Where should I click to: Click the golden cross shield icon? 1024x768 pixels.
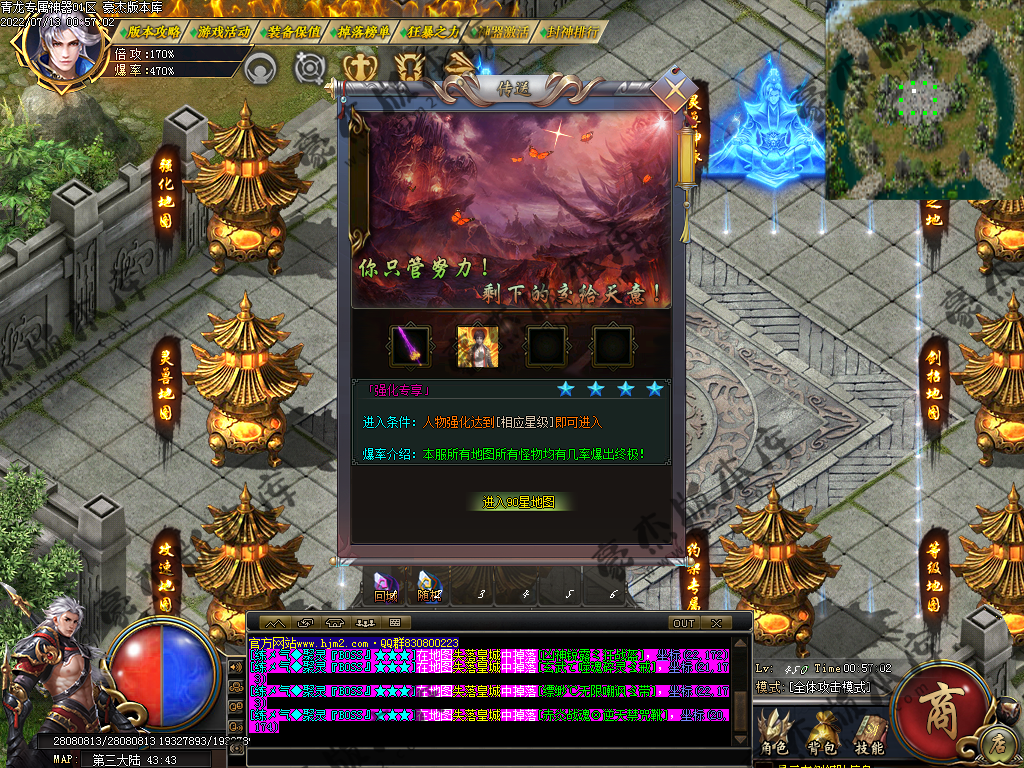click(x=357, y=68)
